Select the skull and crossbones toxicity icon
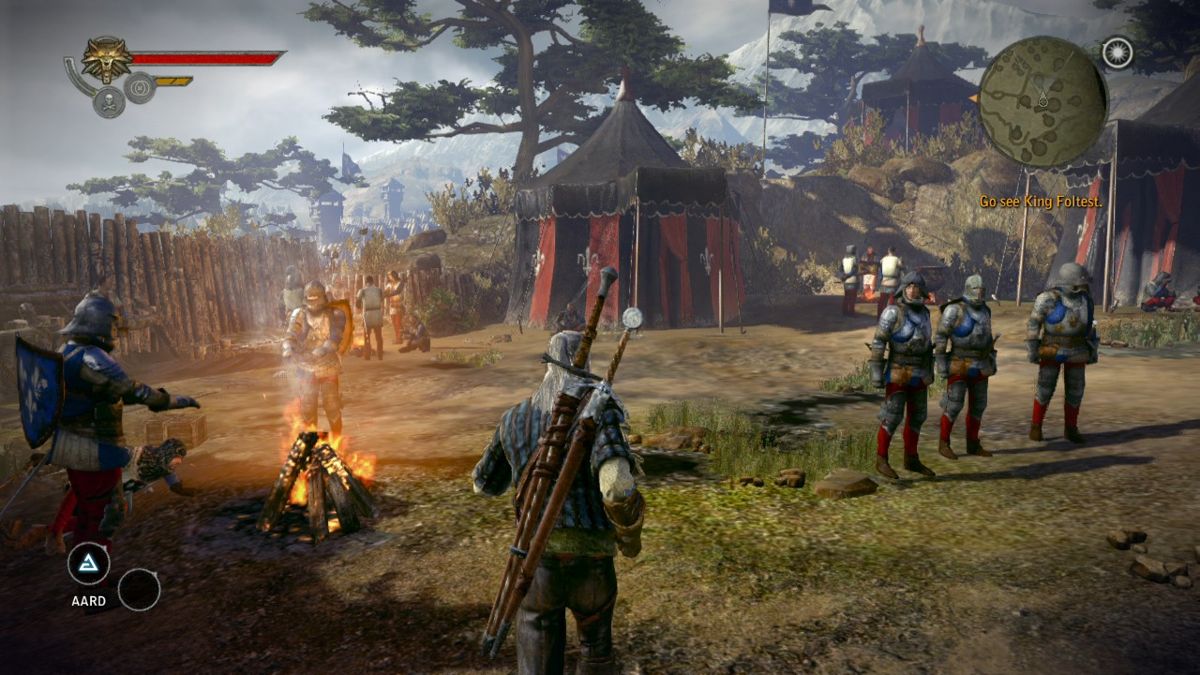The width and height of the screenshot is (1200, 675). (x=108, y=101)
